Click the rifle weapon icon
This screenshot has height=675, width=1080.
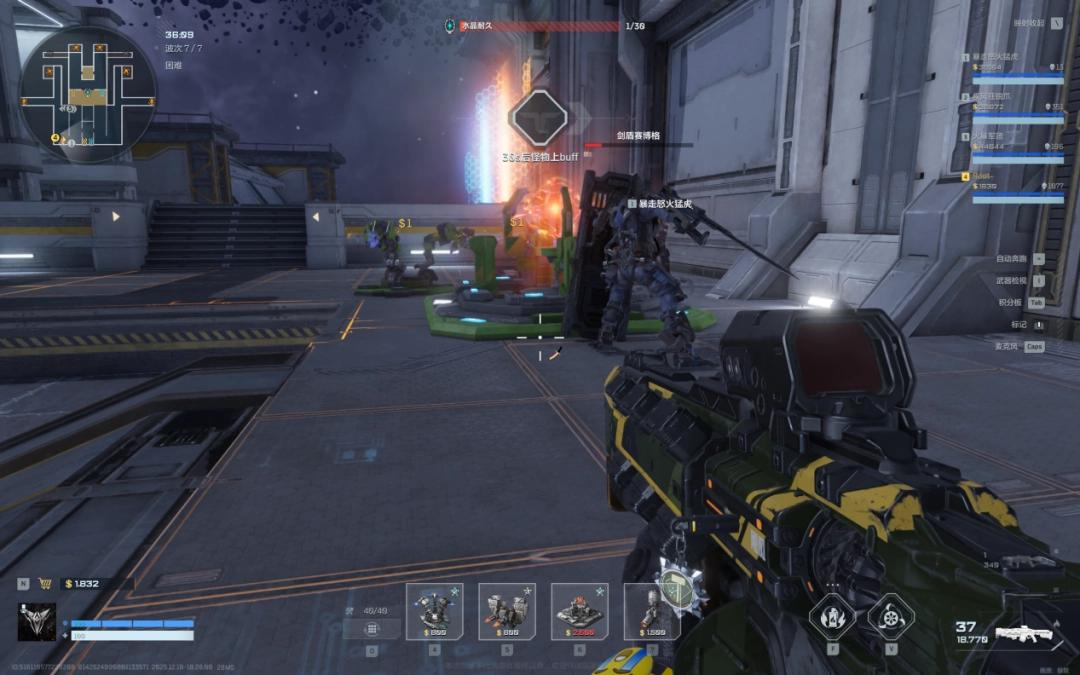click(x=1021, y=633)
